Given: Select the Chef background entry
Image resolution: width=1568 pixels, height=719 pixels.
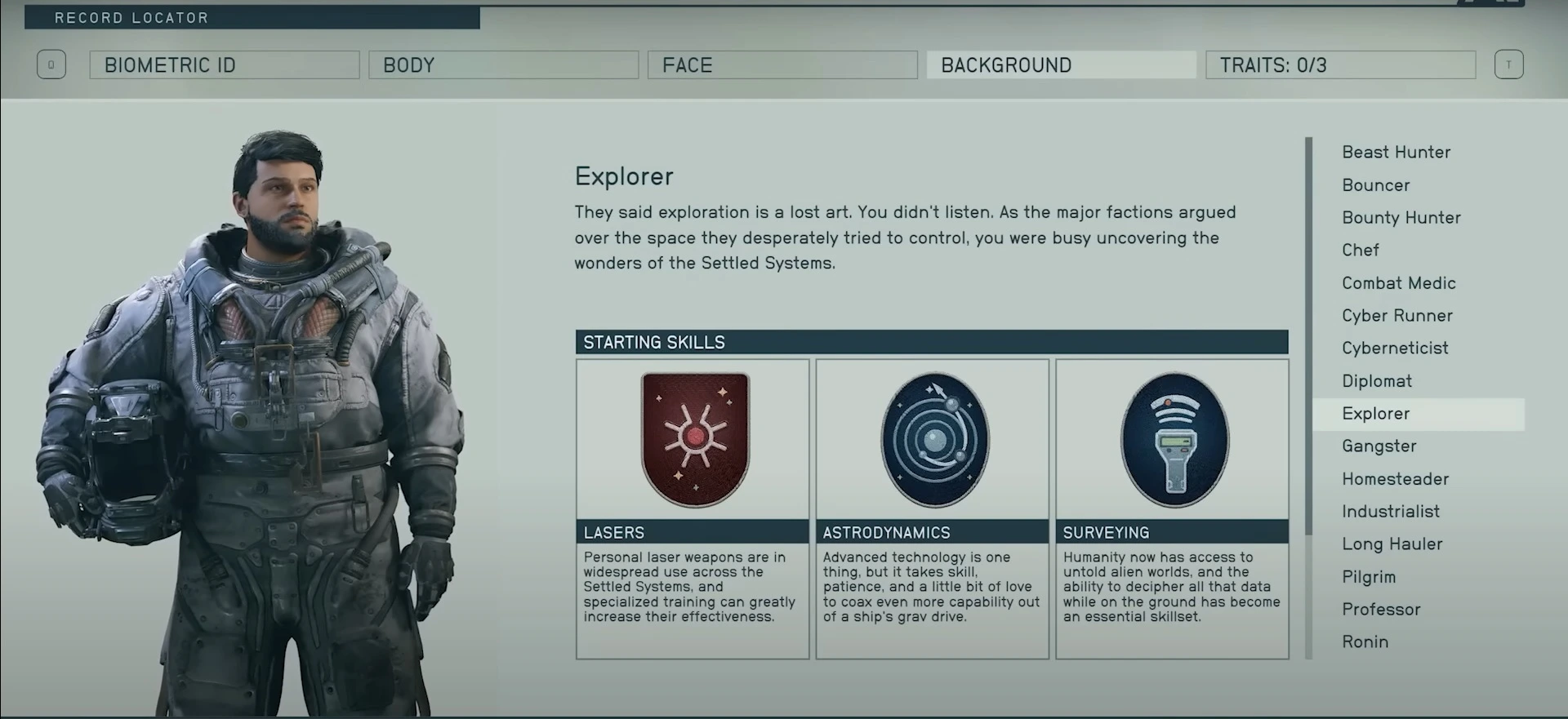Looking at the screenshot, I should click(1361, 250).
